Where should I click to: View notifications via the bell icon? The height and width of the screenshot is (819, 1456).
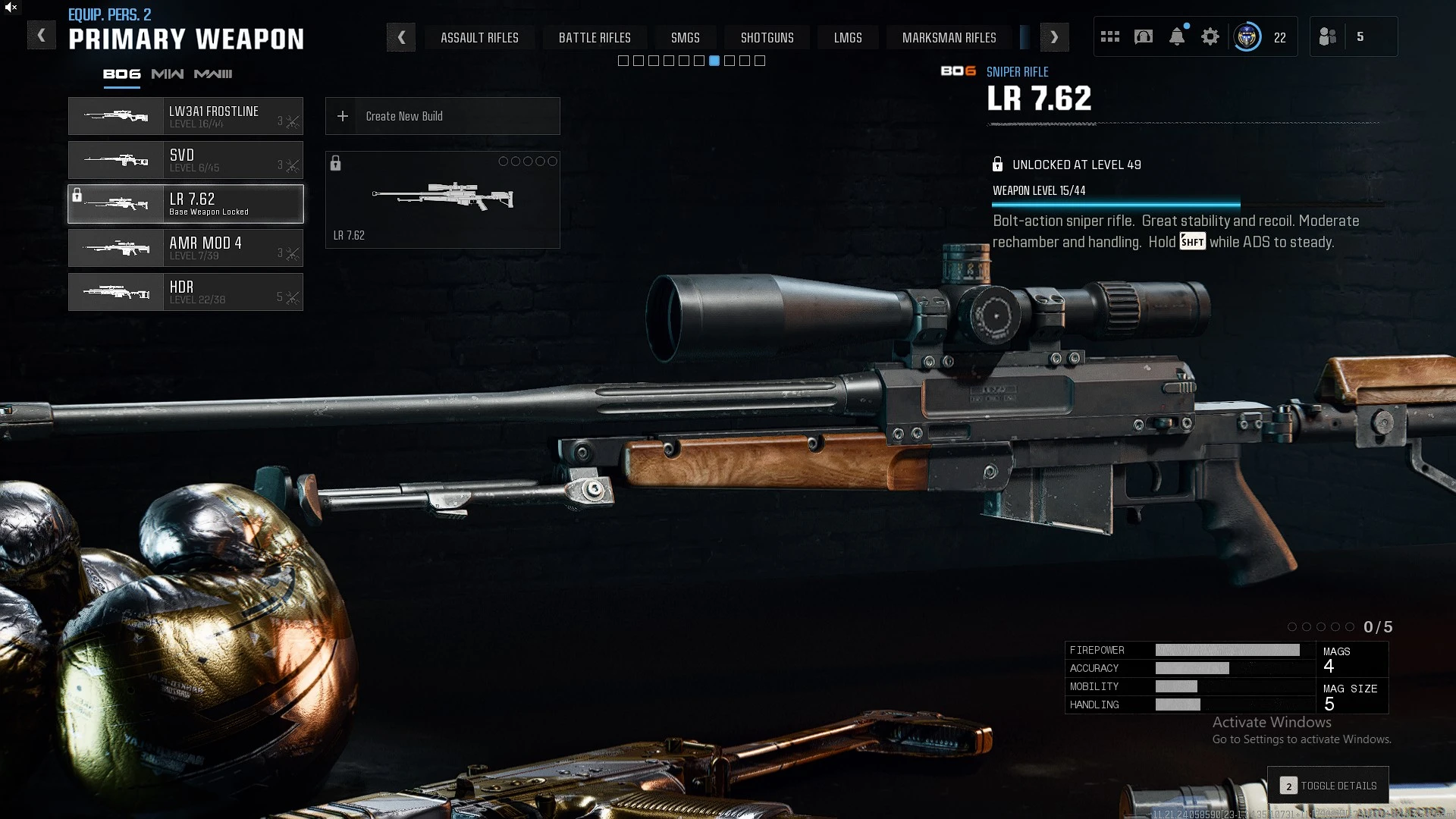(1177, 36)
